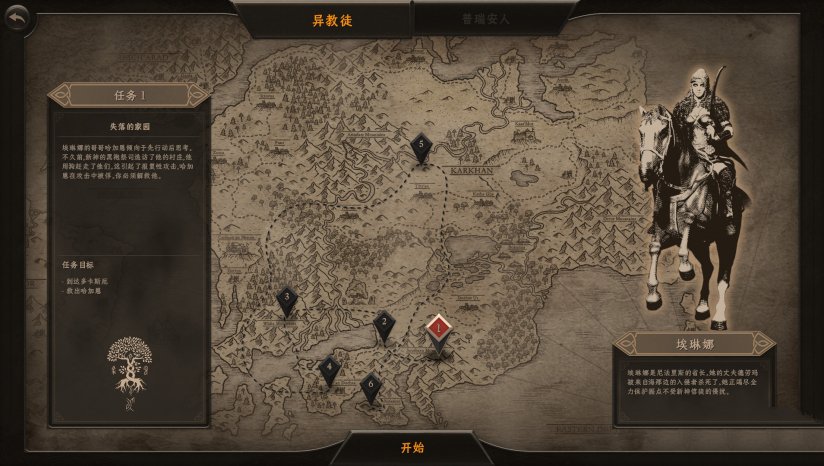The width and height of the screenshot is (824, 466).
Task: Choose mission marker 6 on the map
Action: (x=371, y=385)
